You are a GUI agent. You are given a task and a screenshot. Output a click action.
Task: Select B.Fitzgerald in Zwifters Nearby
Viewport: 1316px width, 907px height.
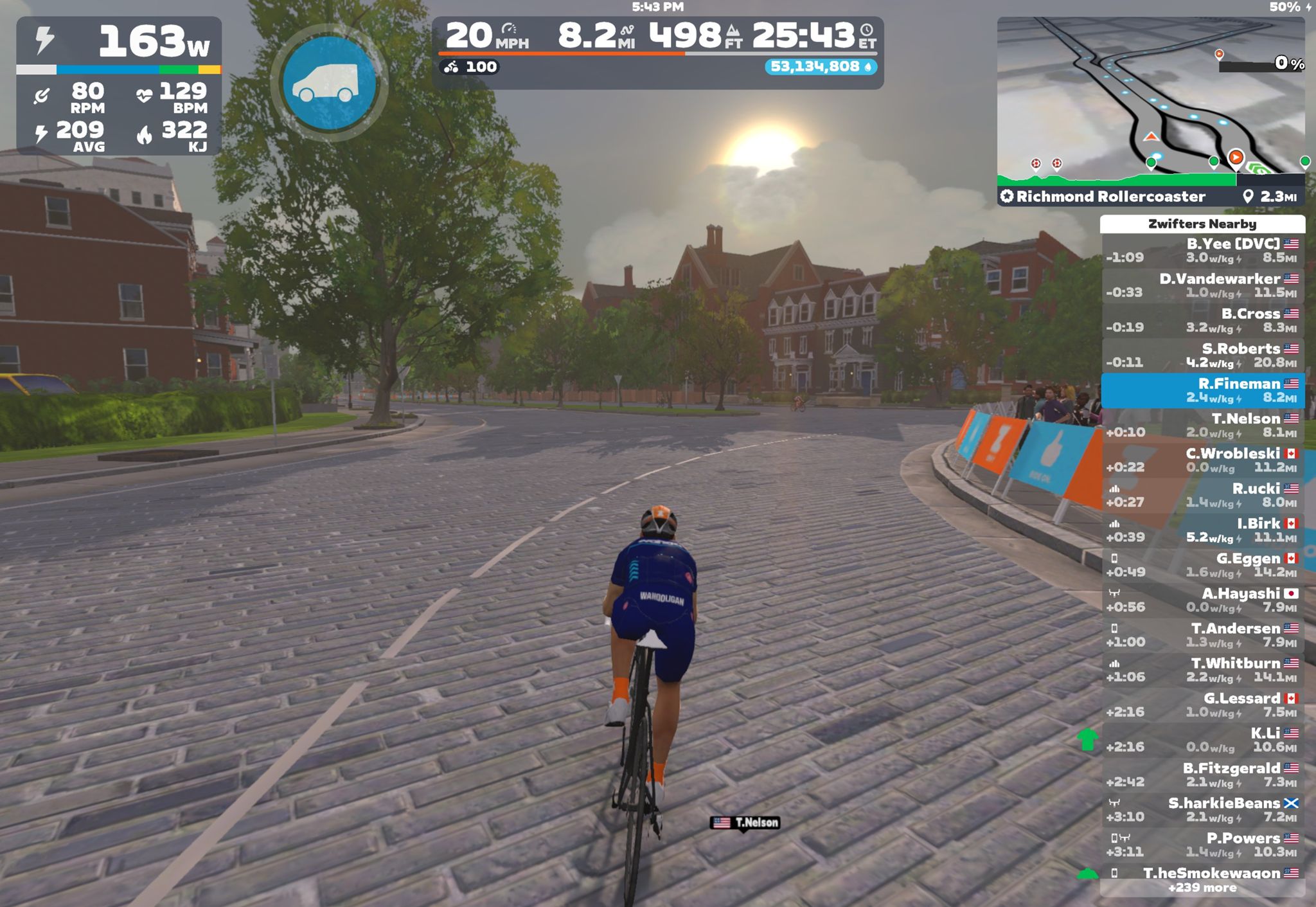(x=1203, y=775)
